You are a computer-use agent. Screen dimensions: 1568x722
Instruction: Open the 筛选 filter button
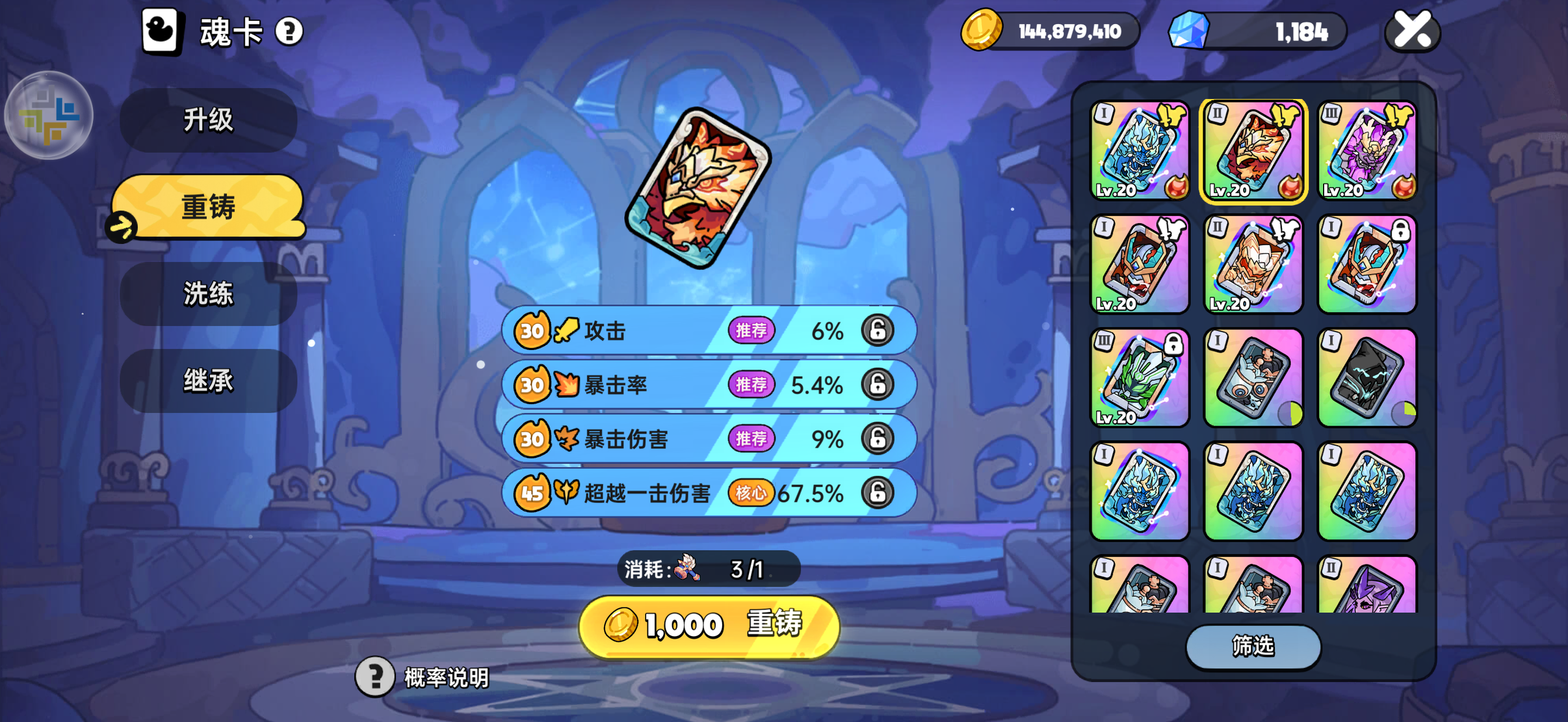(1253, 646)
